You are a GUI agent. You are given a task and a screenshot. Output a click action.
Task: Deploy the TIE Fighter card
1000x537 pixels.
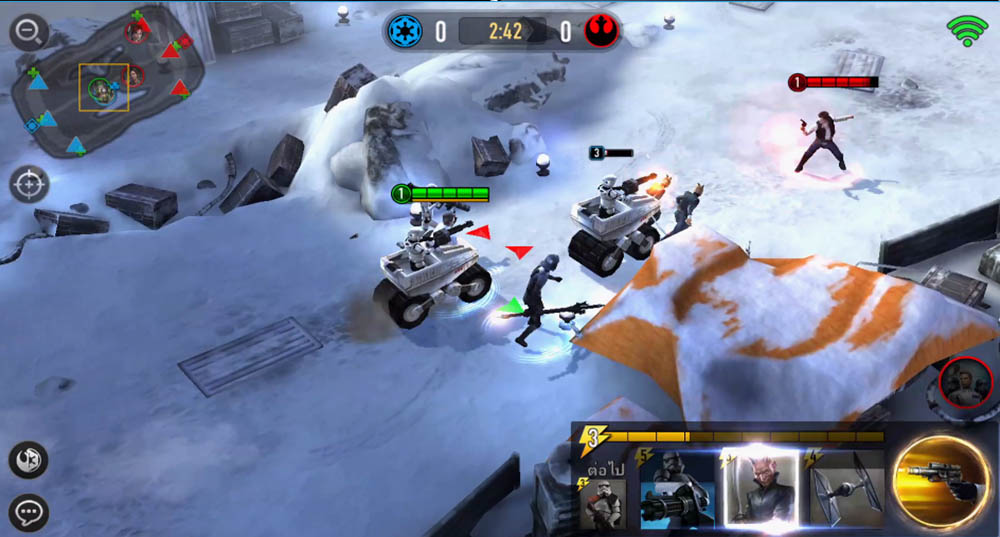pyautogui.click(x=846, y=490)
